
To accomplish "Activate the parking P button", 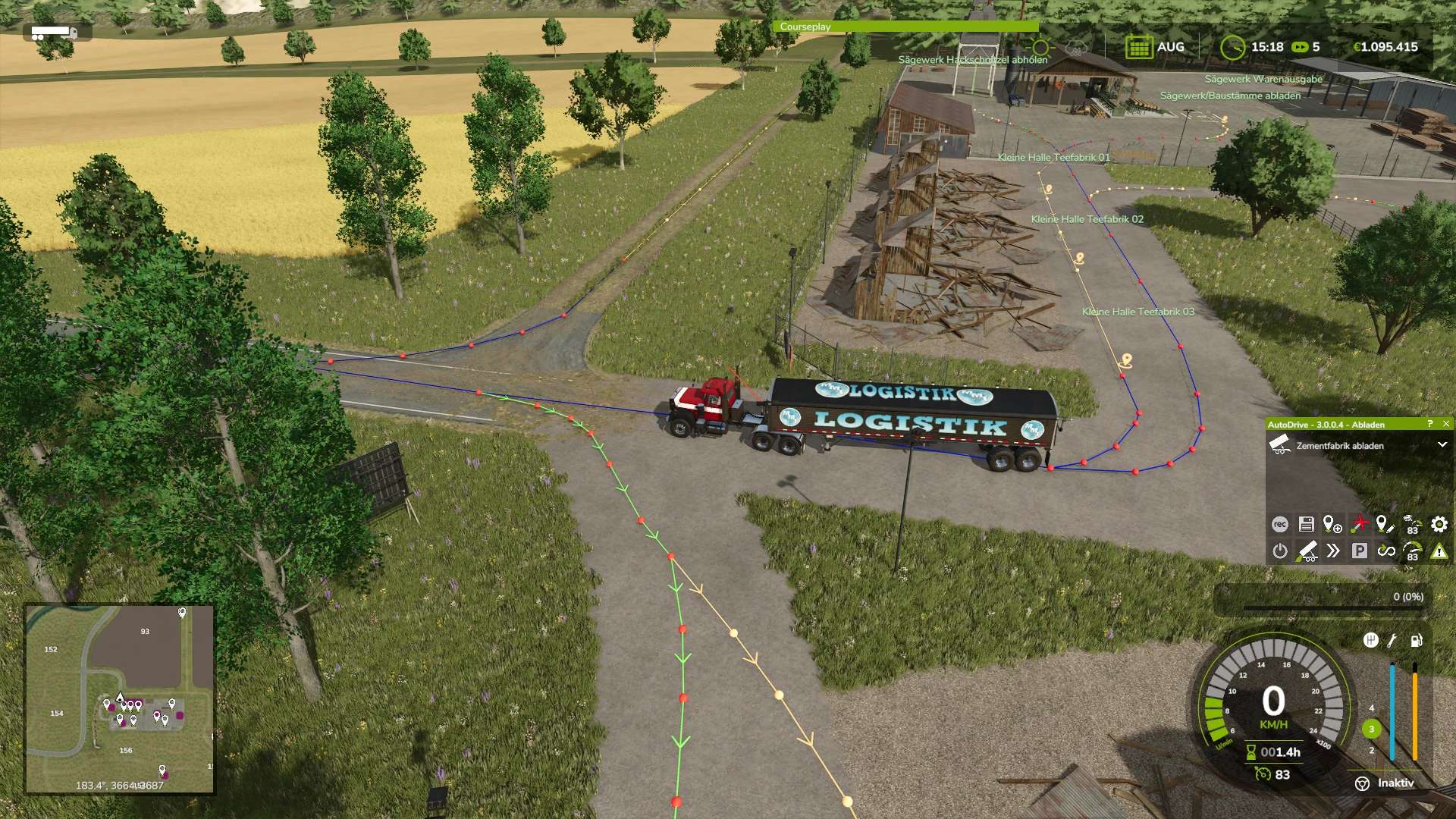I will pos(1359,551).
